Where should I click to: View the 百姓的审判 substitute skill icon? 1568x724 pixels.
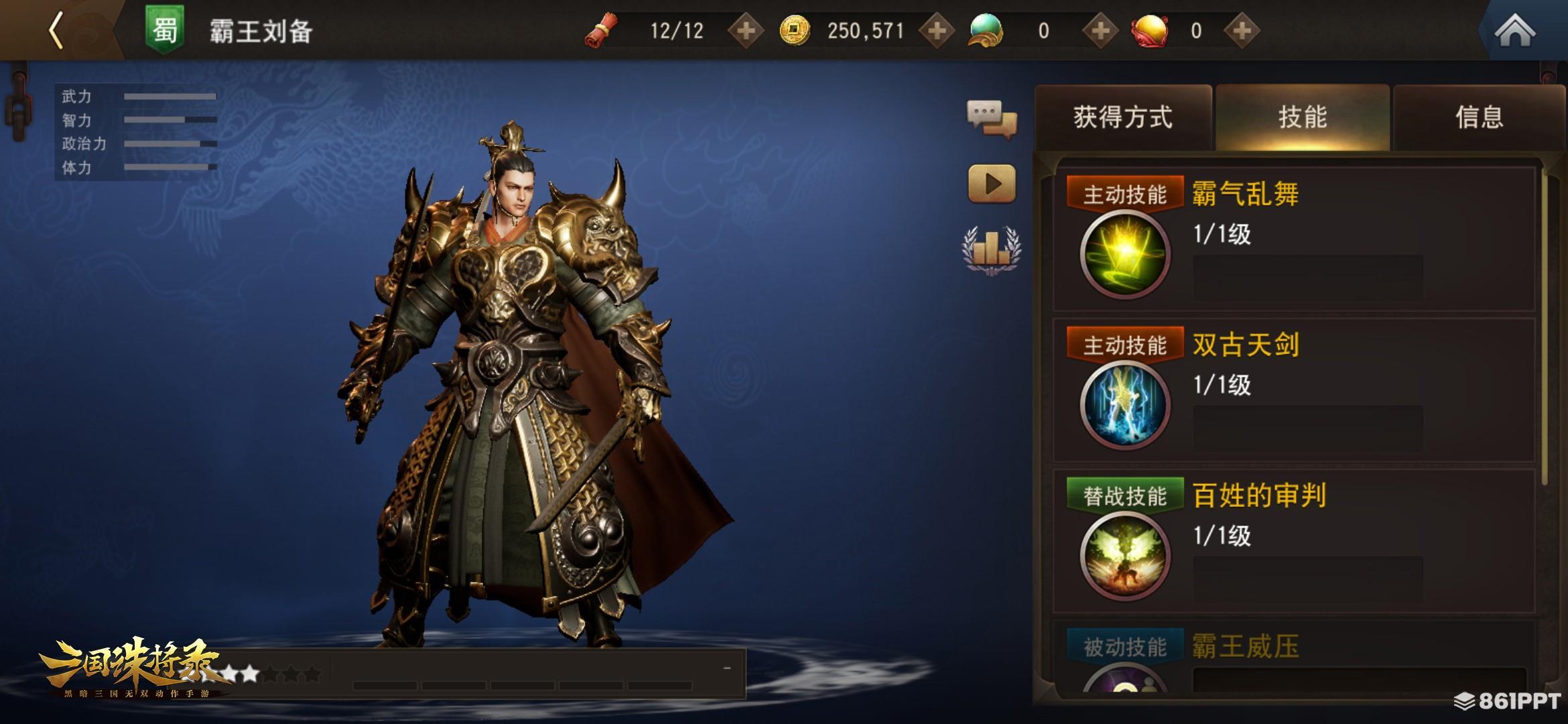point(1125,556)
